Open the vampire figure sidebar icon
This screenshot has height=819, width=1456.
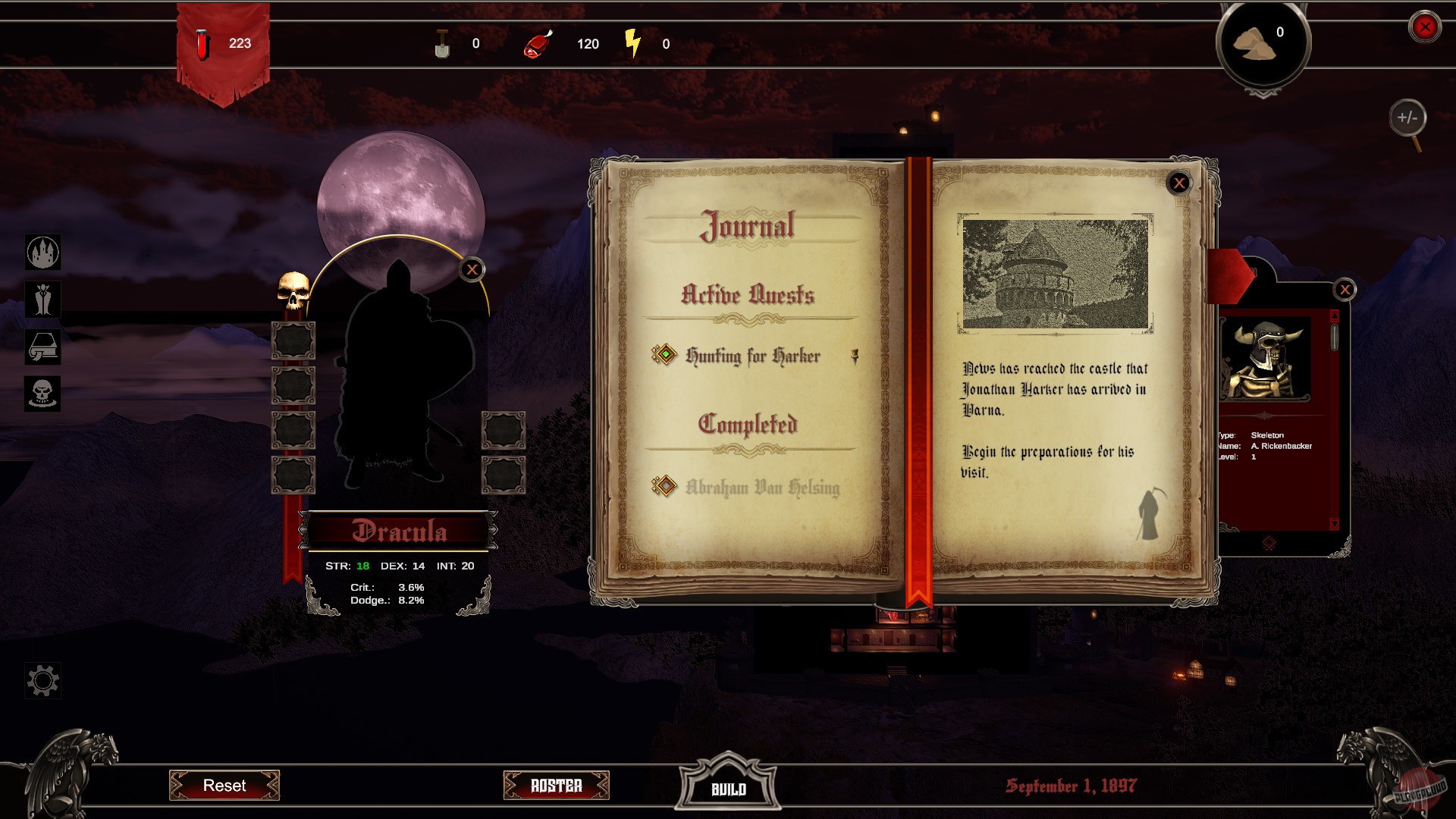43,299
